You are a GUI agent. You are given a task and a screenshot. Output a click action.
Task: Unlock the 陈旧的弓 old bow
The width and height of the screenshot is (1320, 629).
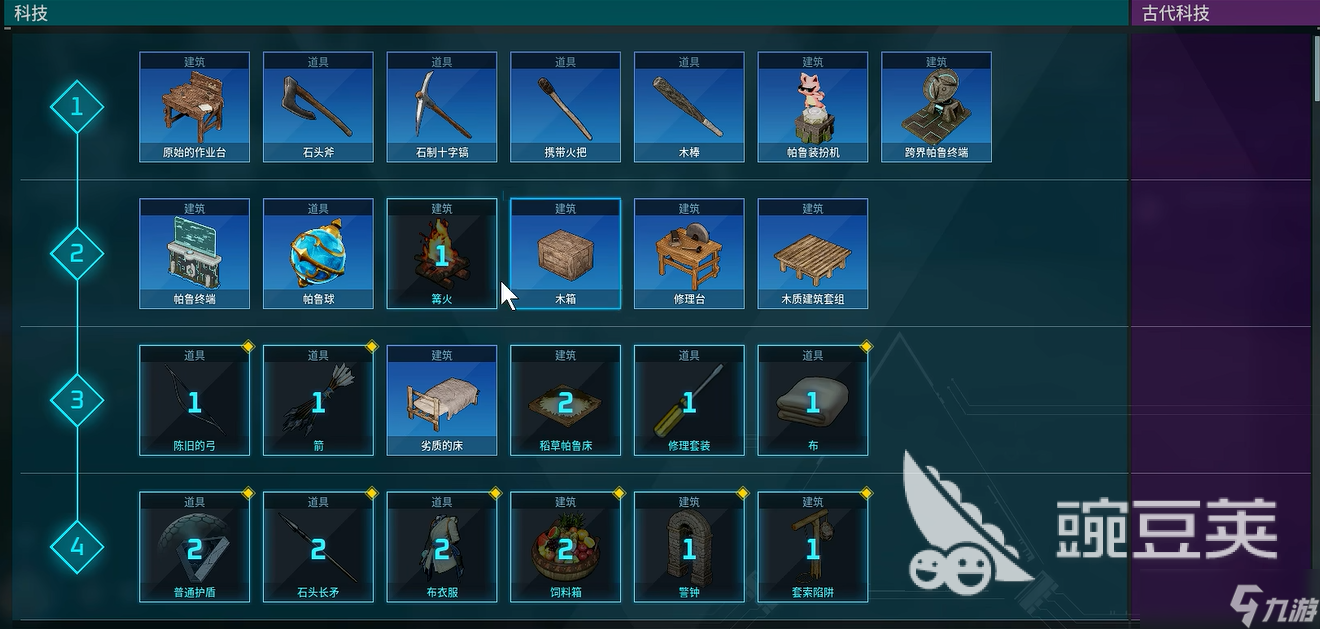(194, 401)
